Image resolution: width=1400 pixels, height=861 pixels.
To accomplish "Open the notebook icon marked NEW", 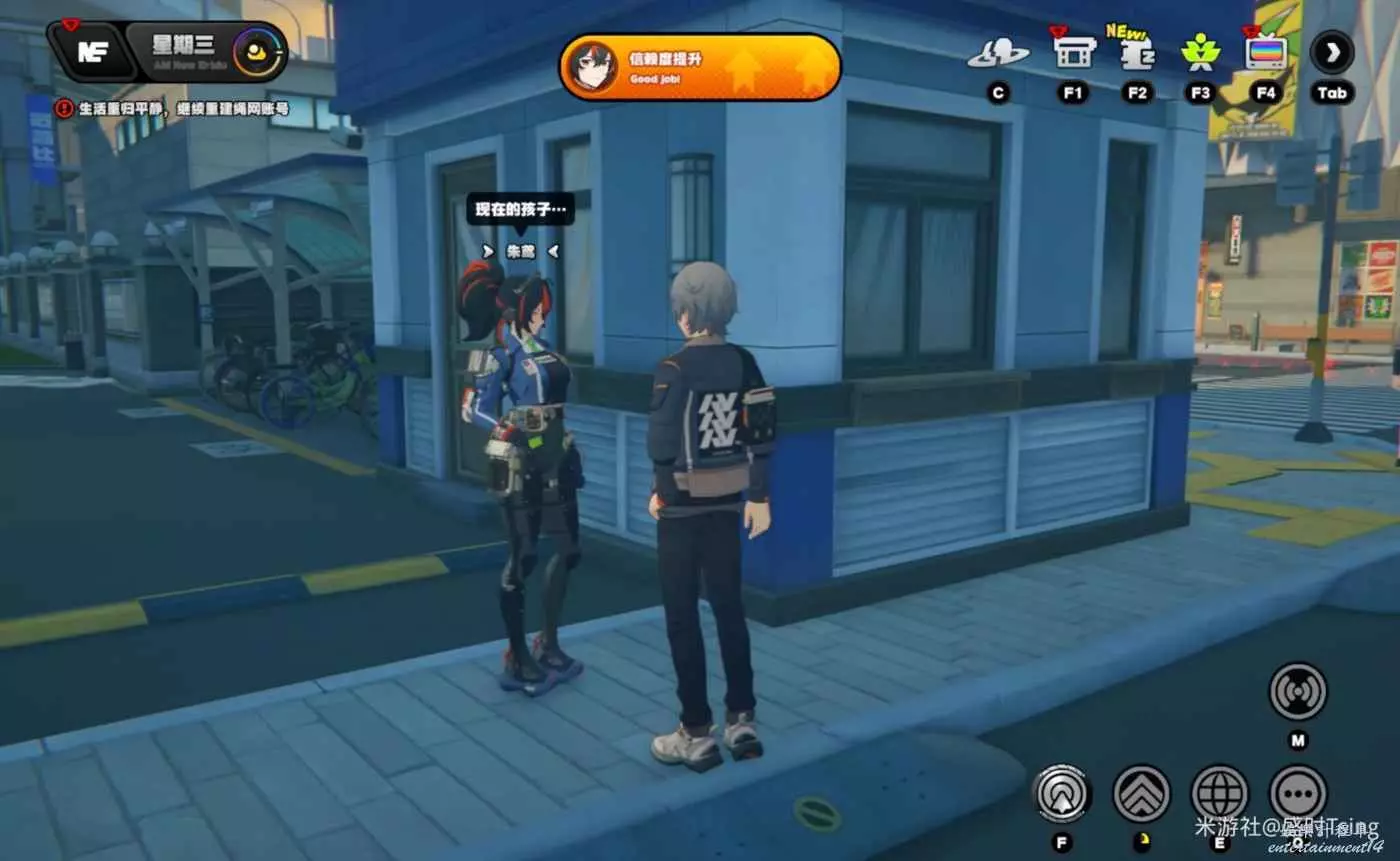I will pos(1137,54).
